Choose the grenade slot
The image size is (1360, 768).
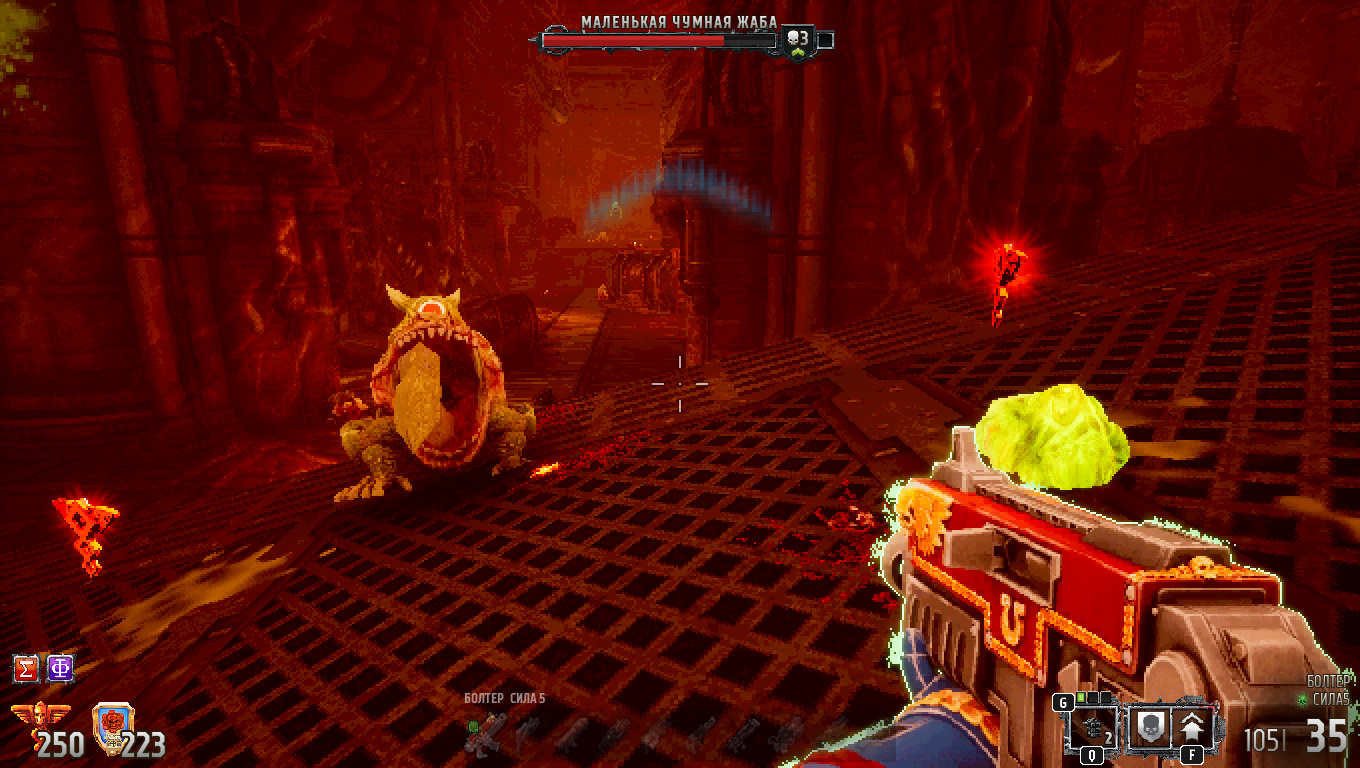1093,727
